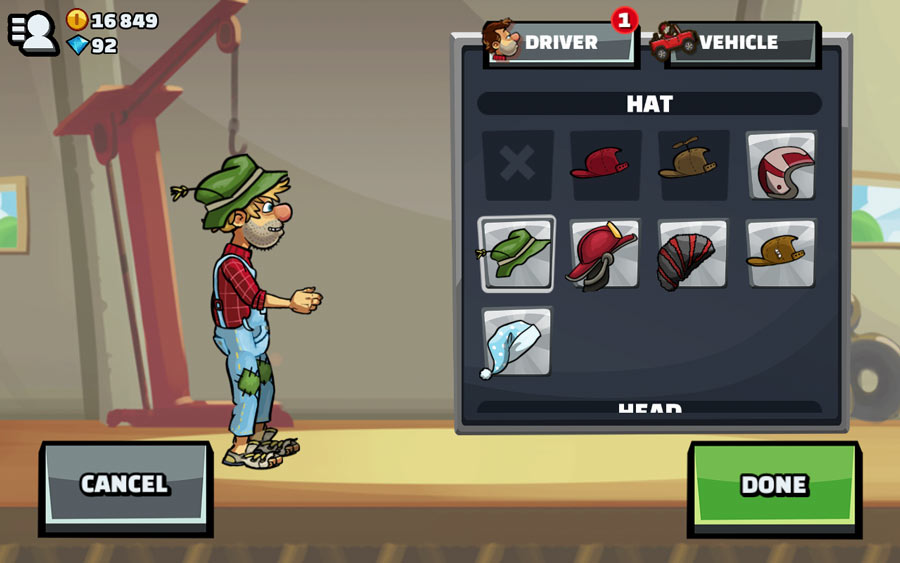Select the blue polka-dot nightcap
This screenshot has width=900, height=563.
pos(517,342)
